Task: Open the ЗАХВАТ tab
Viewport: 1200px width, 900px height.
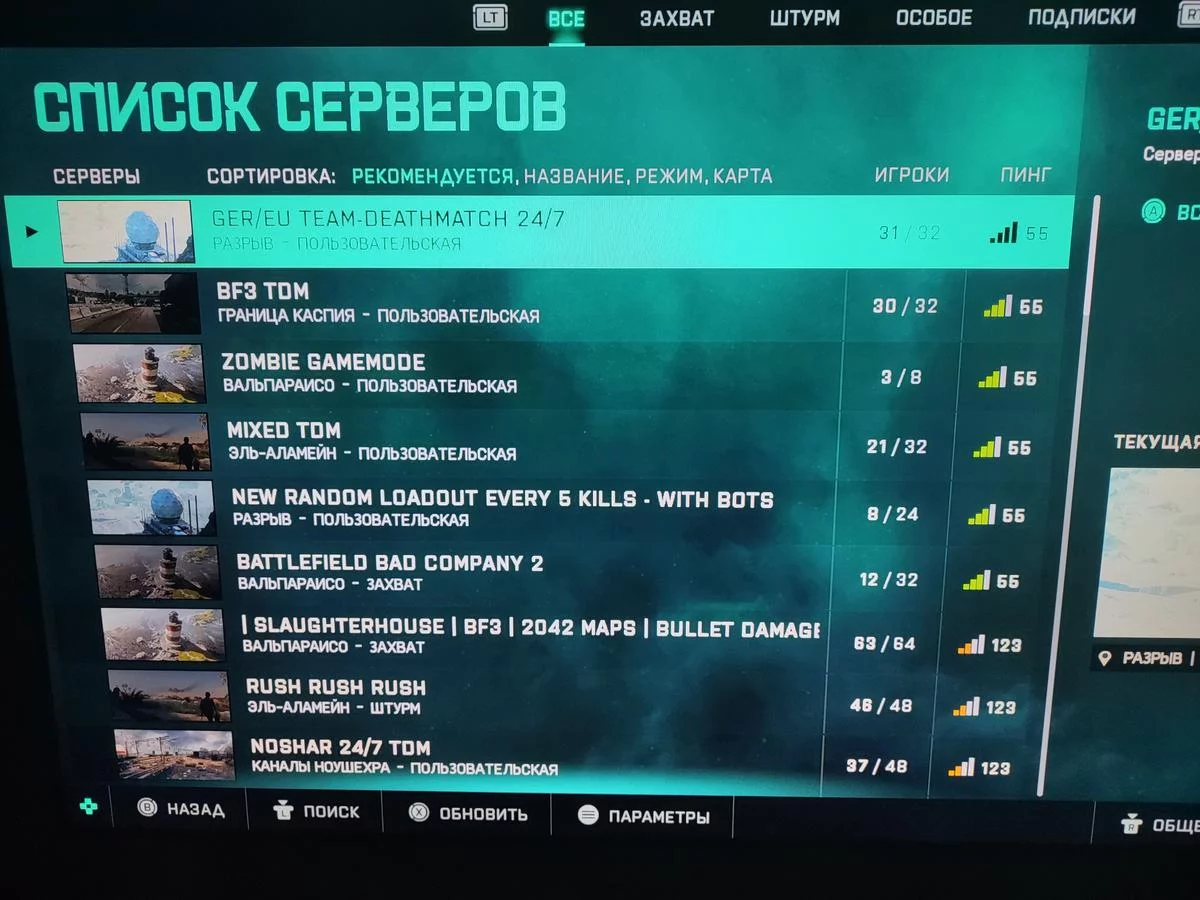Action: 677,19
